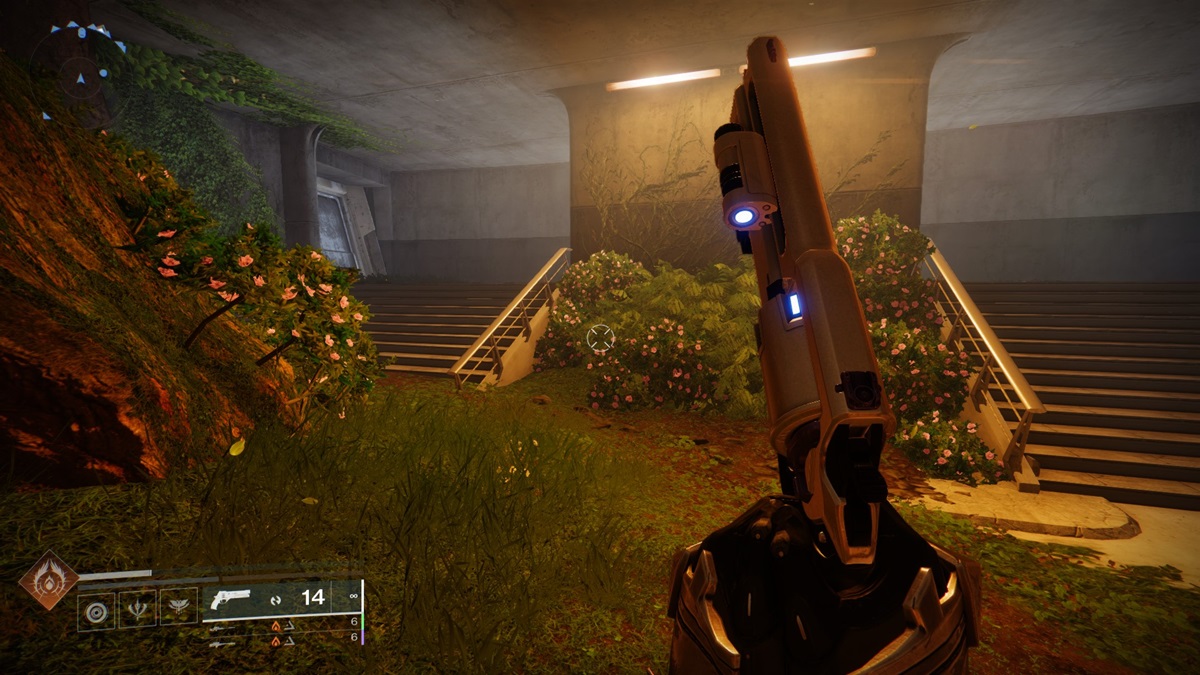Use the winged class ability icon
The height and width of the screenshot is (675, 1200).
[x=178, y=609]
